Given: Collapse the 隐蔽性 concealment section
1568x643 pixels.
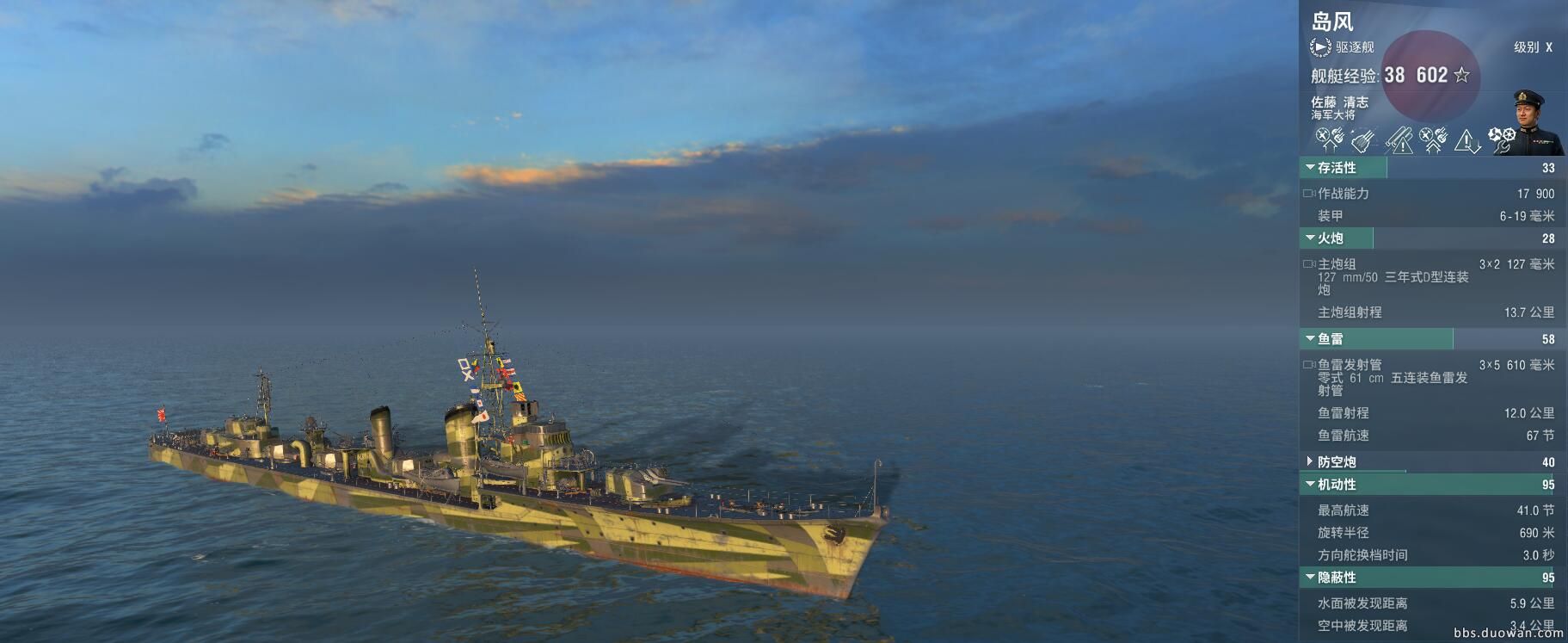Looking at the screenshot, I should click(1310, 578).
